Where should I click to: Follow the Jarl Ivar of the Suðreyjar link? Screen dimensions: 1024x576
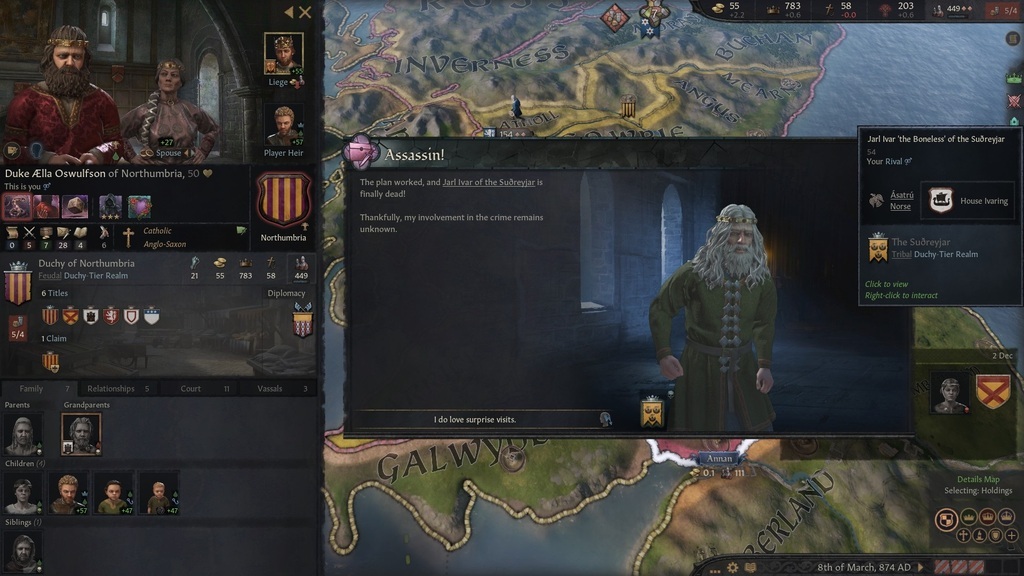[492, 182]
